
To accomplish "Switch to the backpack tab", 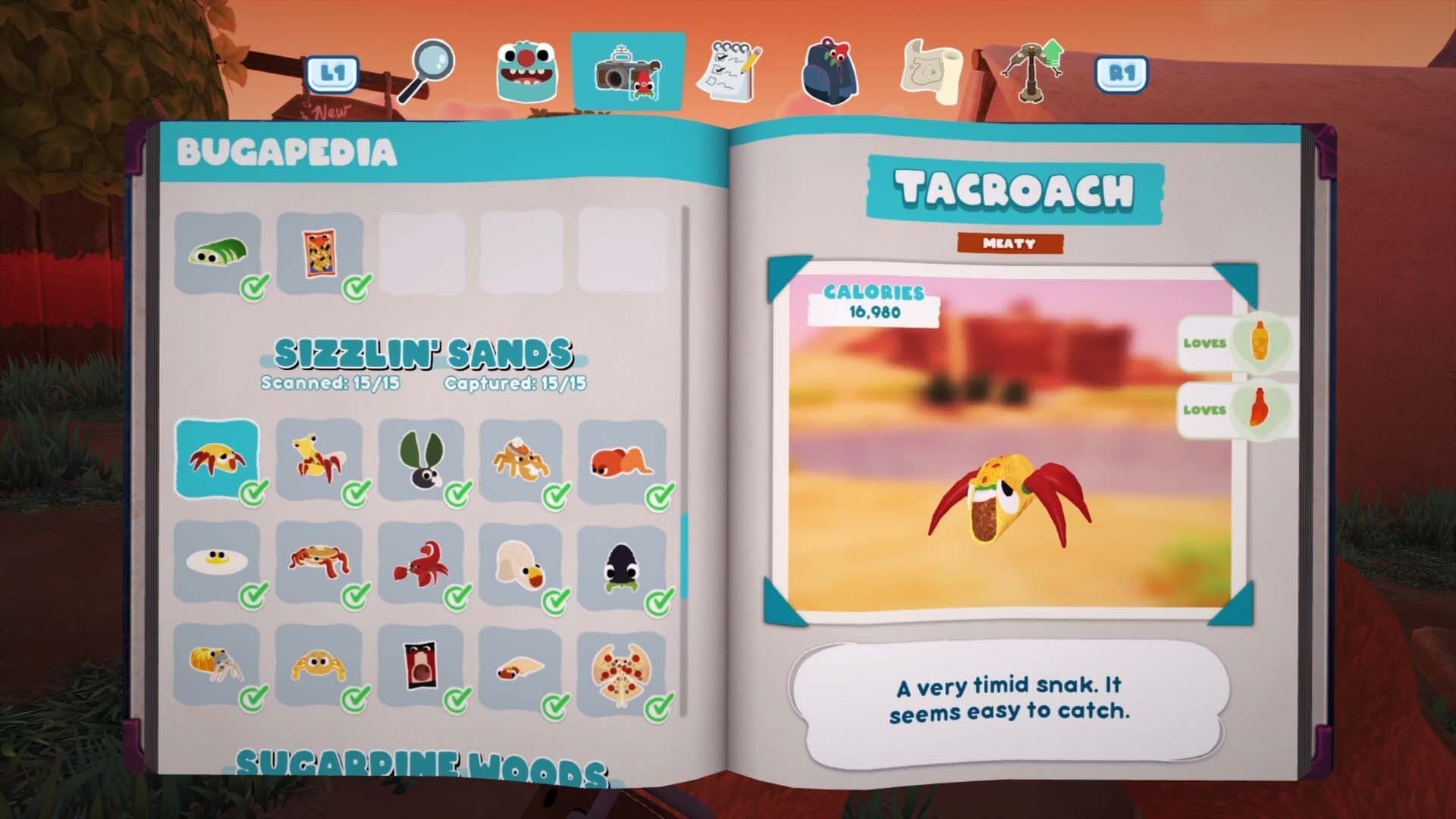I will (830, 72).
